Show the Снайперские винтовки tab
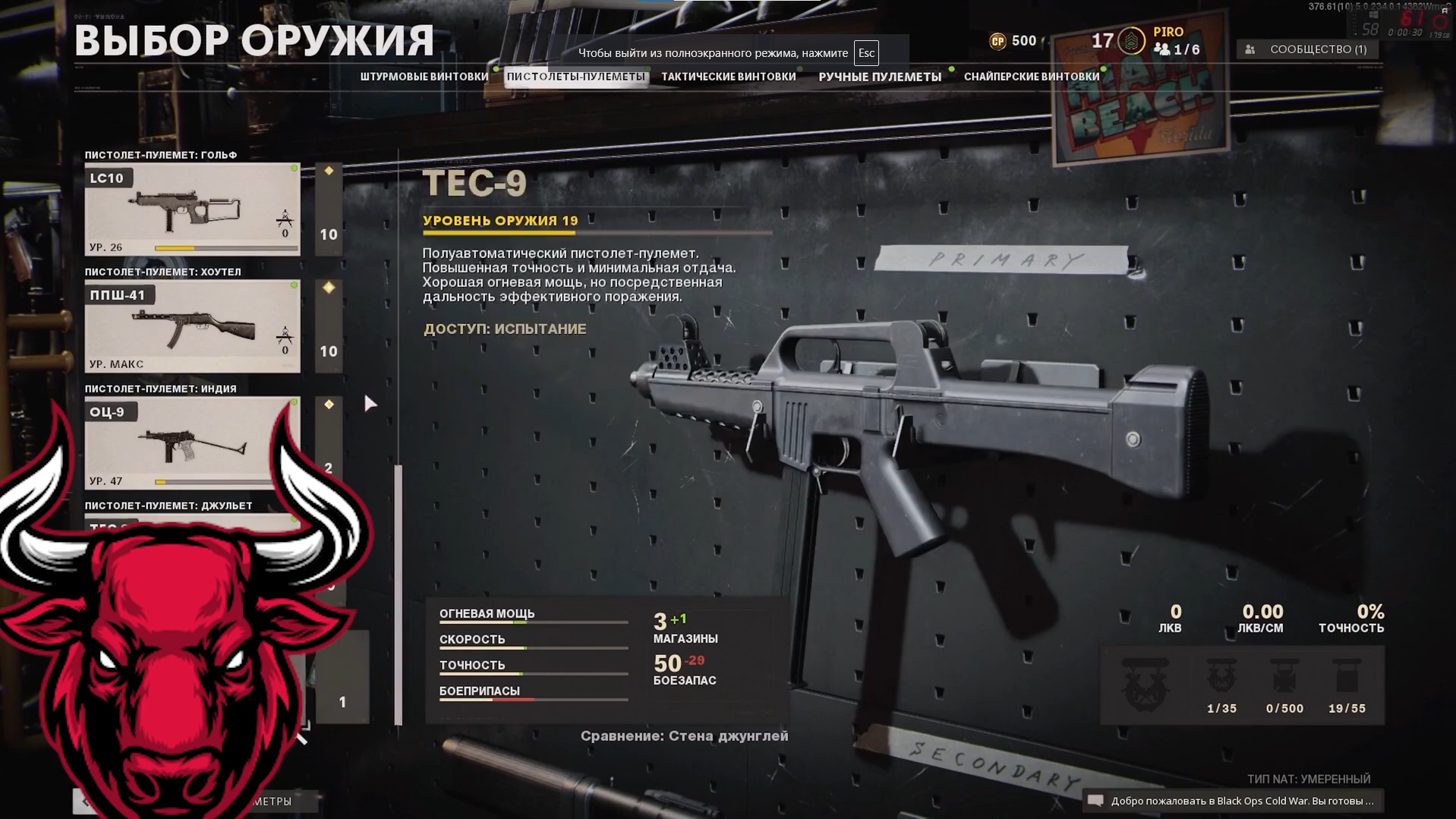 (1031, 77)
